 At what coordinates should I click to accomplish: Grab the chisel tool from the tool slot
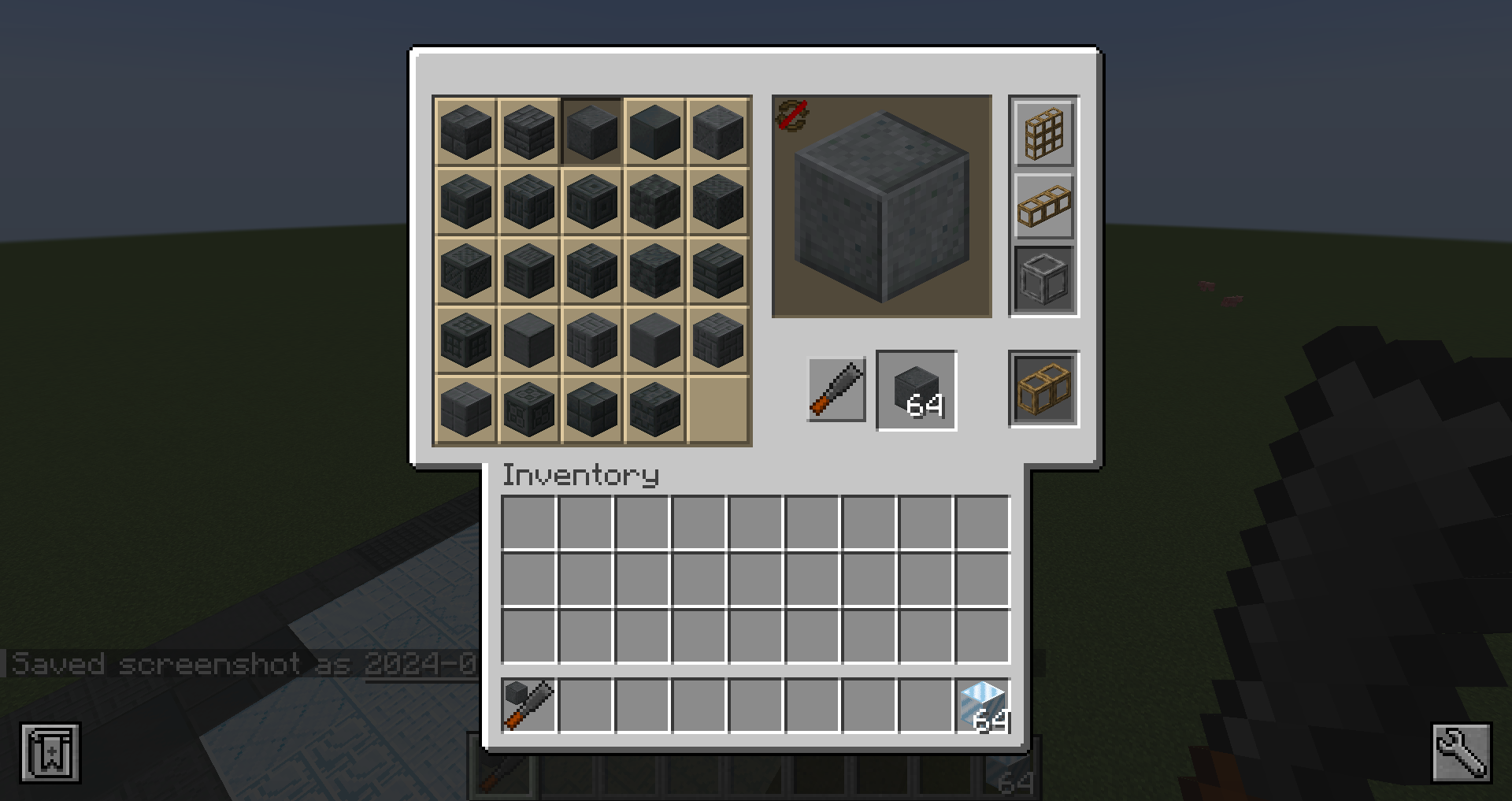coord(835,391)
